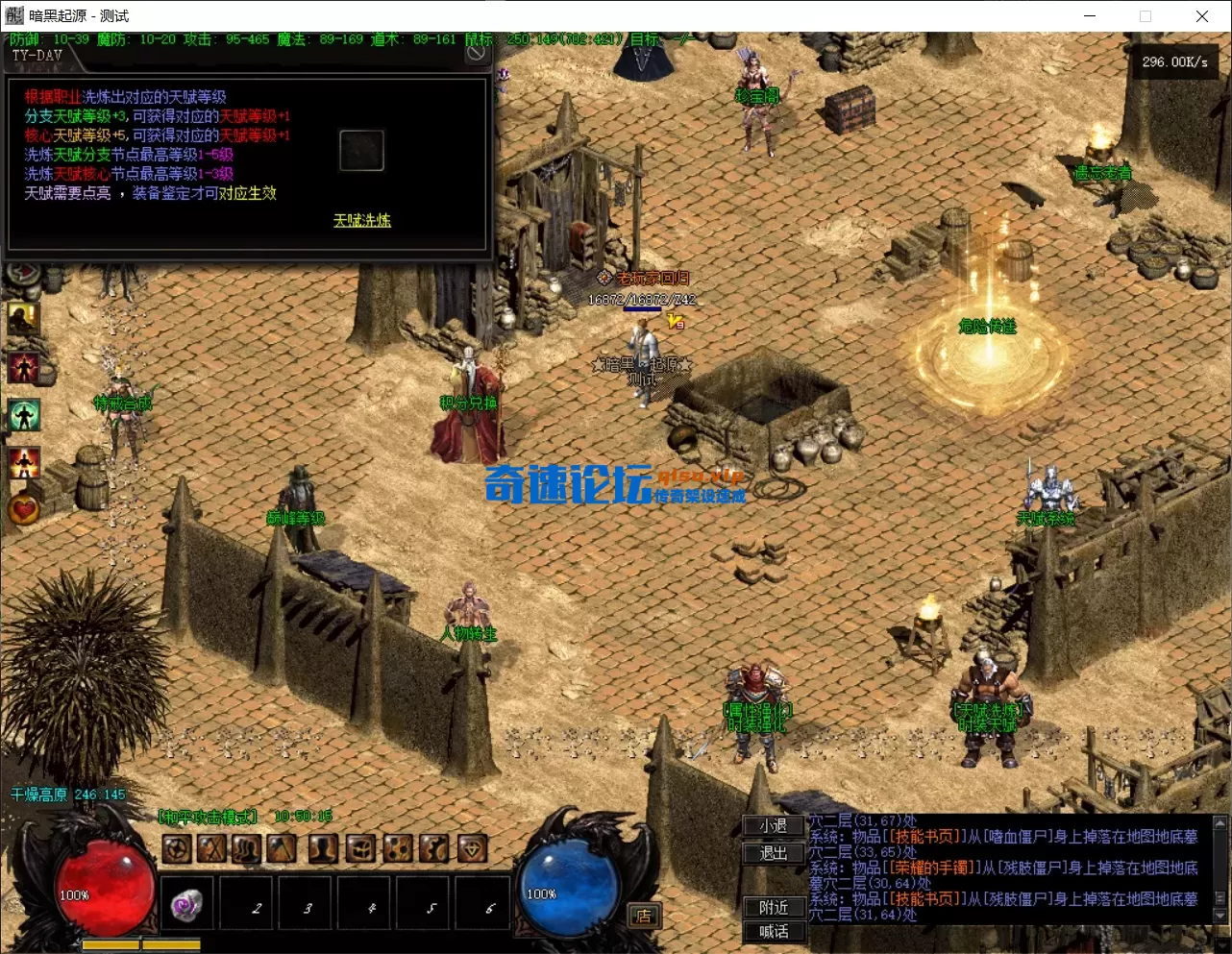Open the 天赋洗炼 link in the talent panel
The image size is (1232, 954).
pos(361,220)
